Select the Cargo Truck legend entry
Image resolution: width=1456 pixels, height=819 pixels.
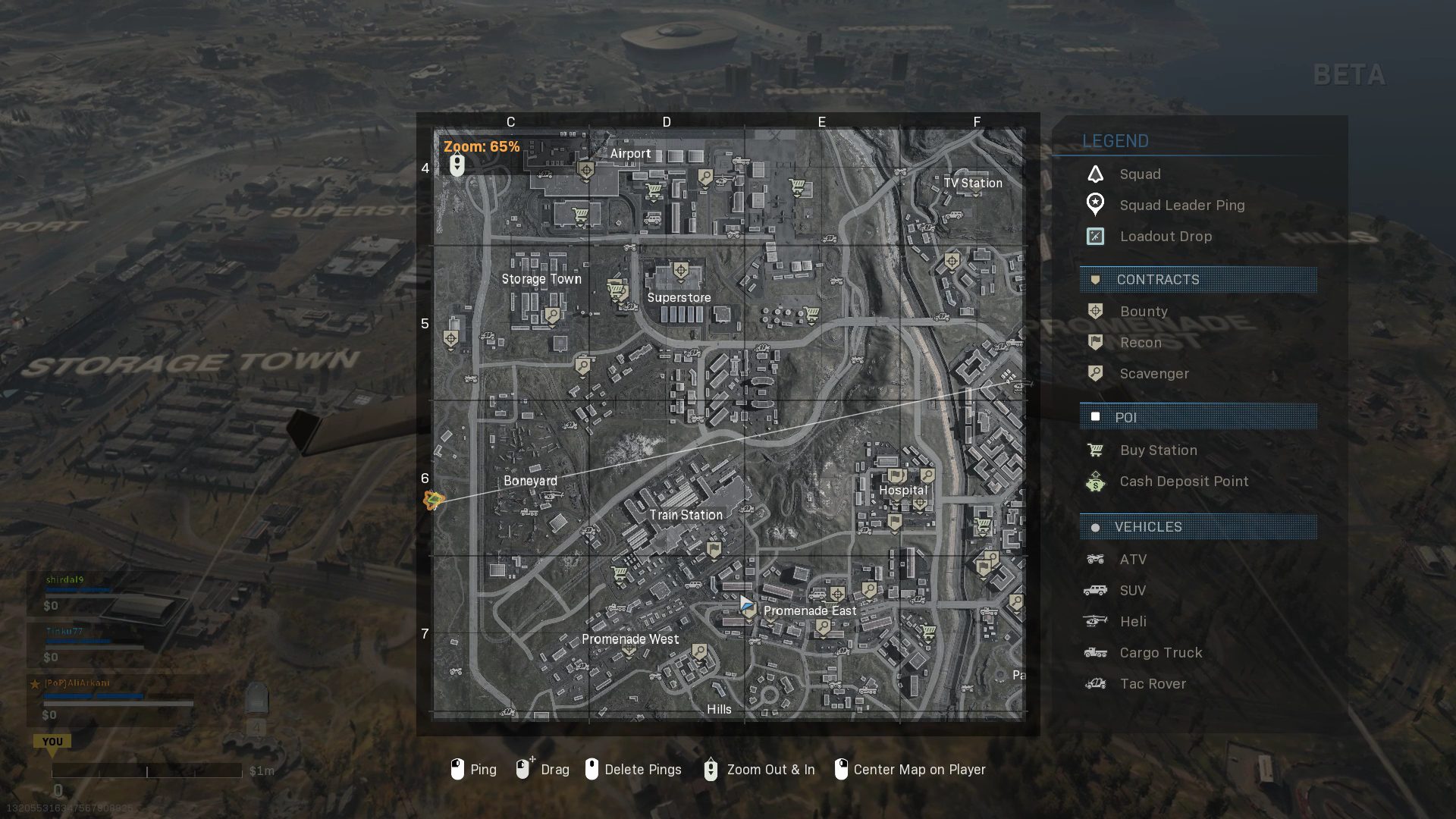click(x=1160, y=653)
